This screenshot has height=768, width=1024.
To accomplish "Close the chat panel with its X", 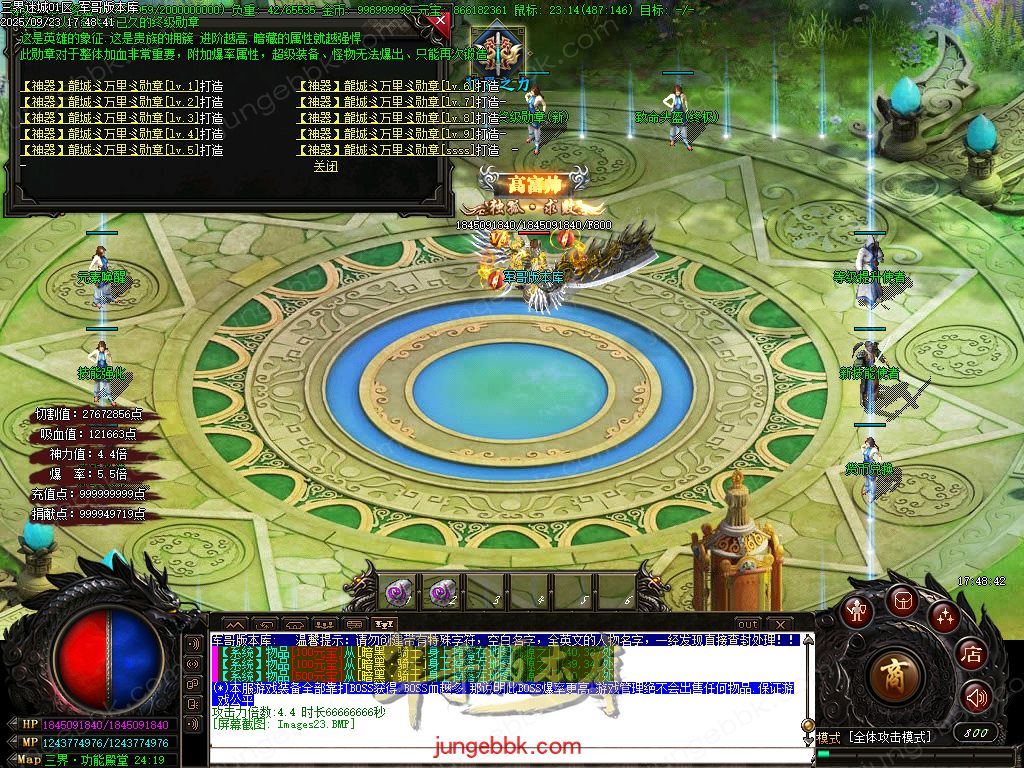I will (x=780, y=624).
